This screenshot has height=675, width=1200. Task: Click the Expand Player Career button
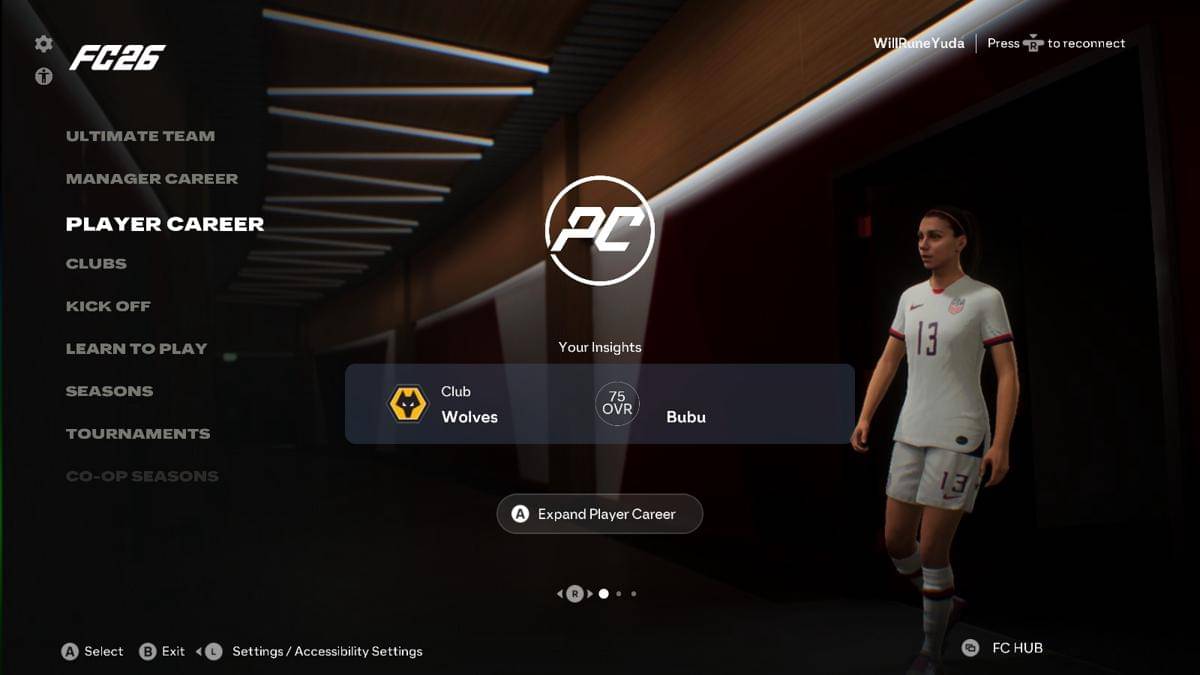pyautogui.click(x=600, y=514)
